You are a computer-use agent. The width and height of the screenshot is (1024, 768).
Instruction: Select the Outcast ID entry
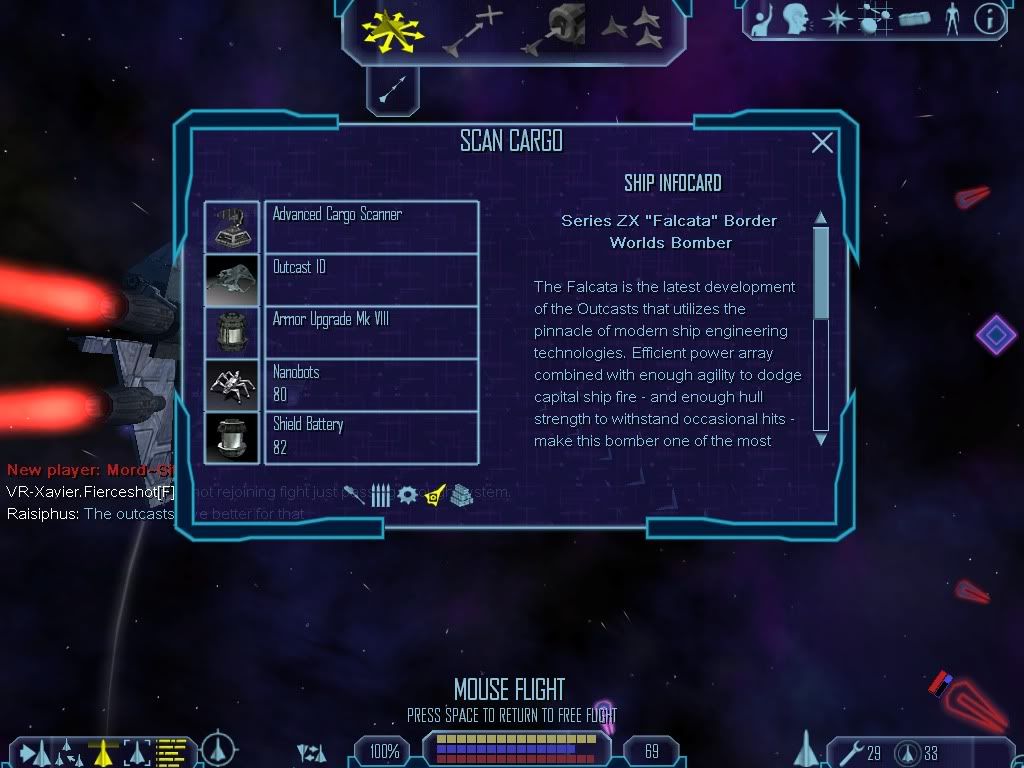pos(371,279)
